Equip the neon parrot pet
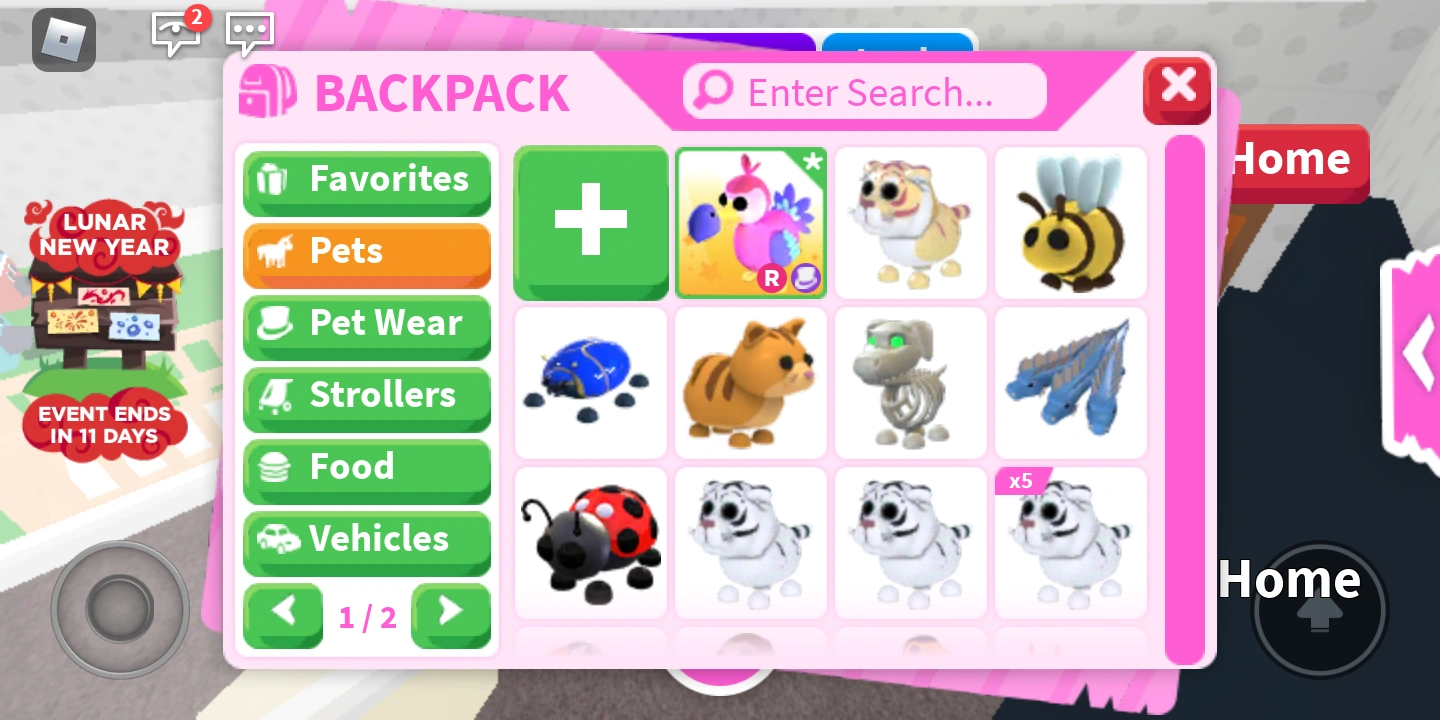This screenshot has height=720, width=1440. 751,222
